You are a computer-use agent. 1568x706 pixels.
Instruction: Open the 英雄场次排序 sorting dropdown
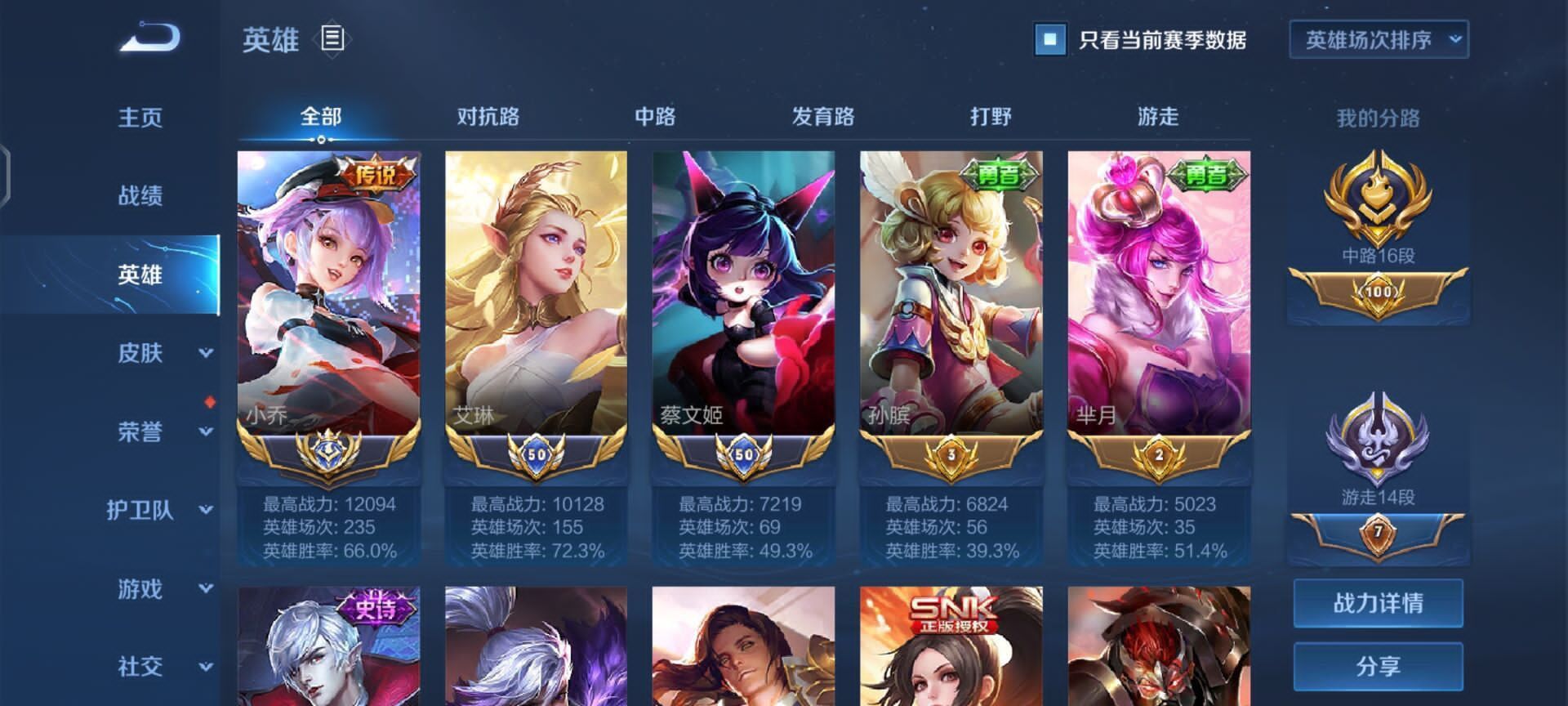tap(1379, 38)
